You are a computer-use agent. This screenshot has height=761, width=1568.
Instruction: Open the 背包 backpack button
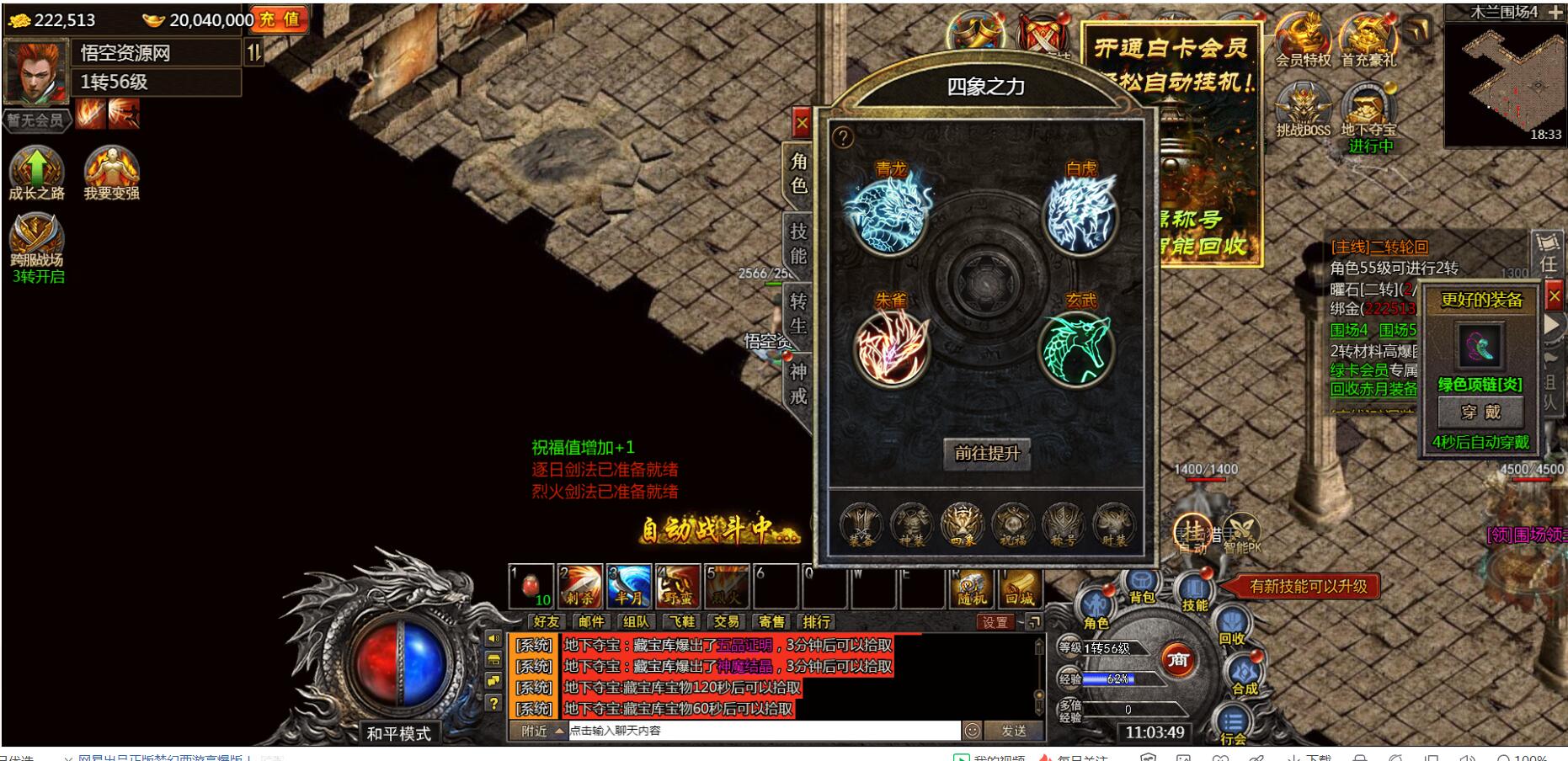coord(1142,586)
